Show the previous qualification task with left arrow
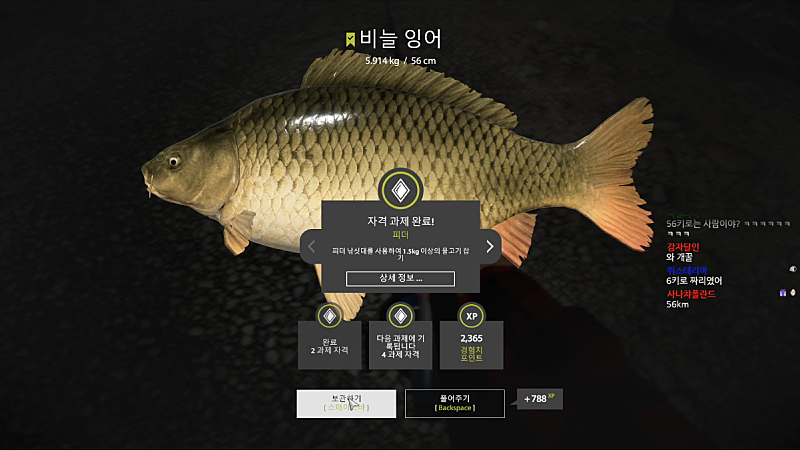 pyautogui.click(x=312, y=246)
